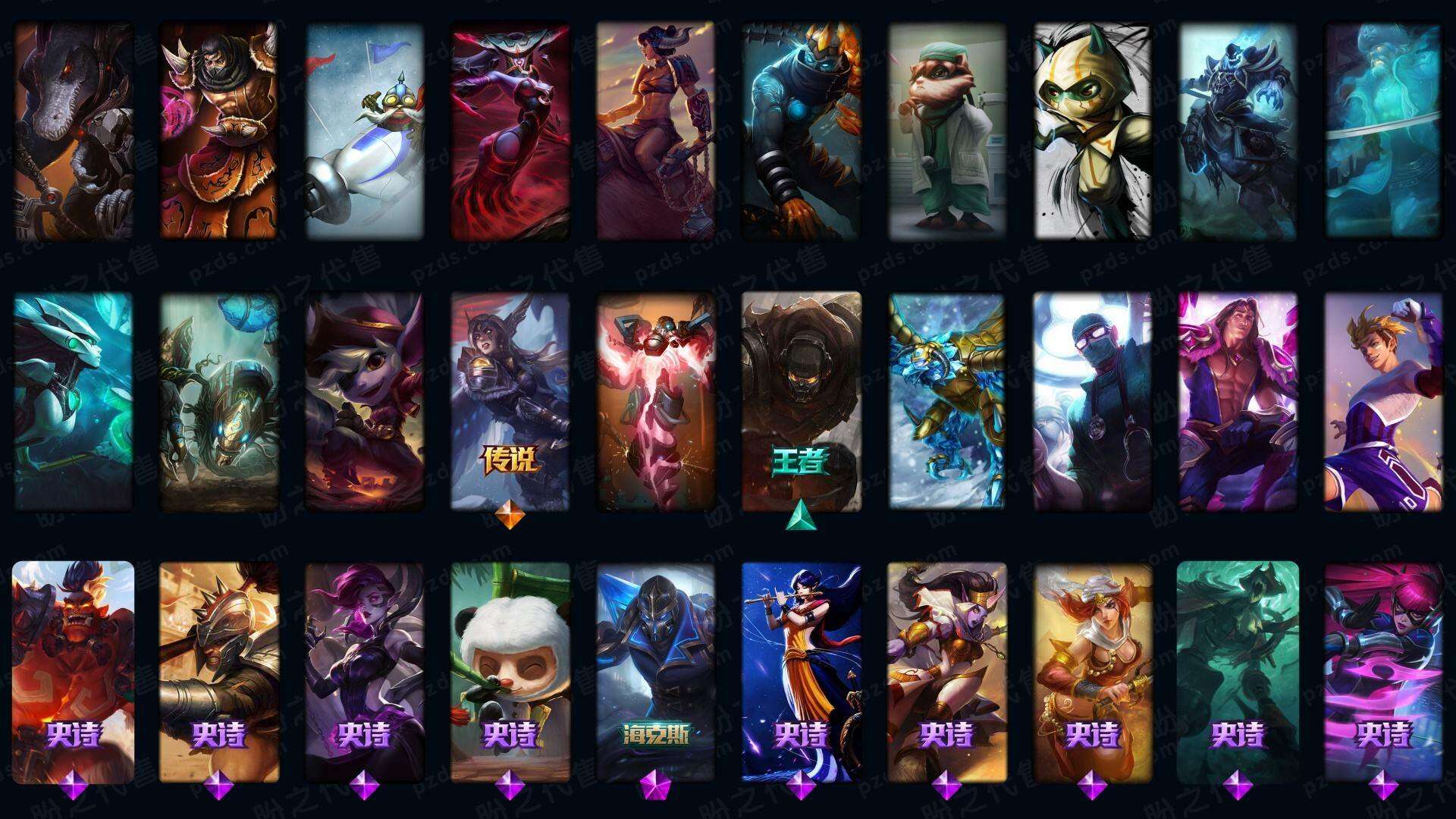Select the red ogre with blue hair card
This screenshot has width=1456, height=819.
click(x=74, y=671)
